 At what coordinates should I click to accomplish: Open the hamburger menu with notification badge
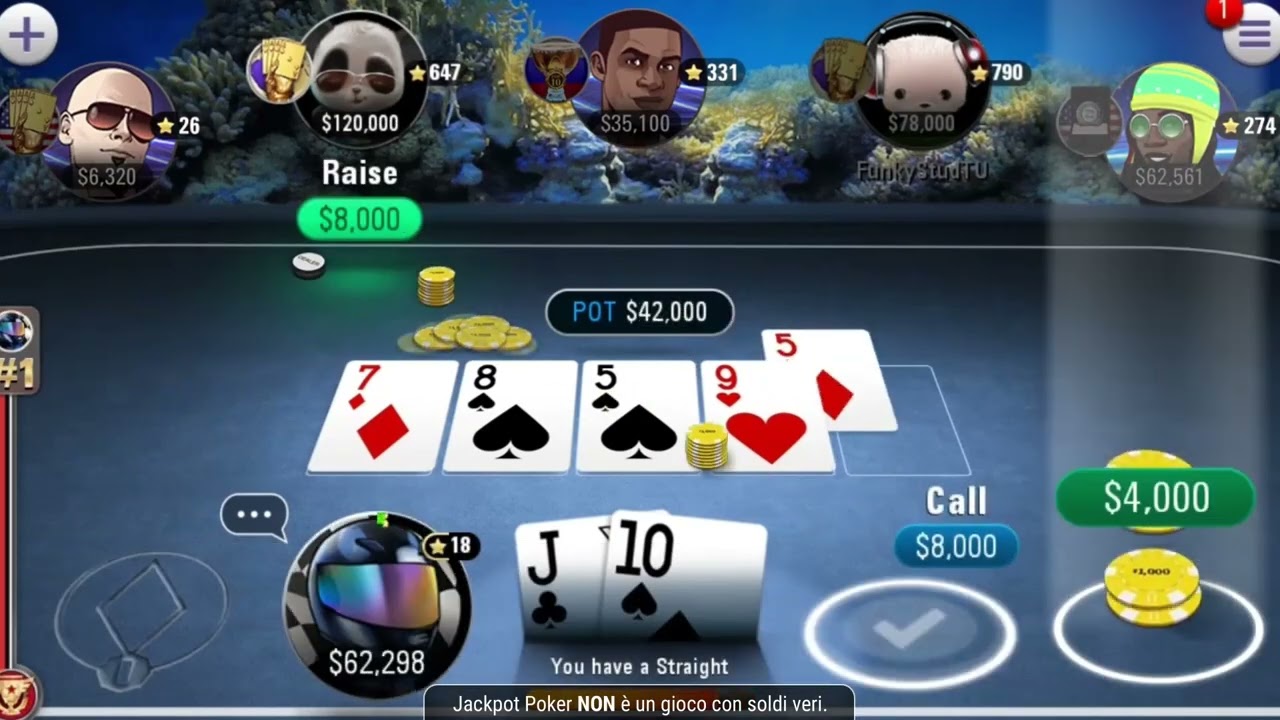tap(1252, 32)
